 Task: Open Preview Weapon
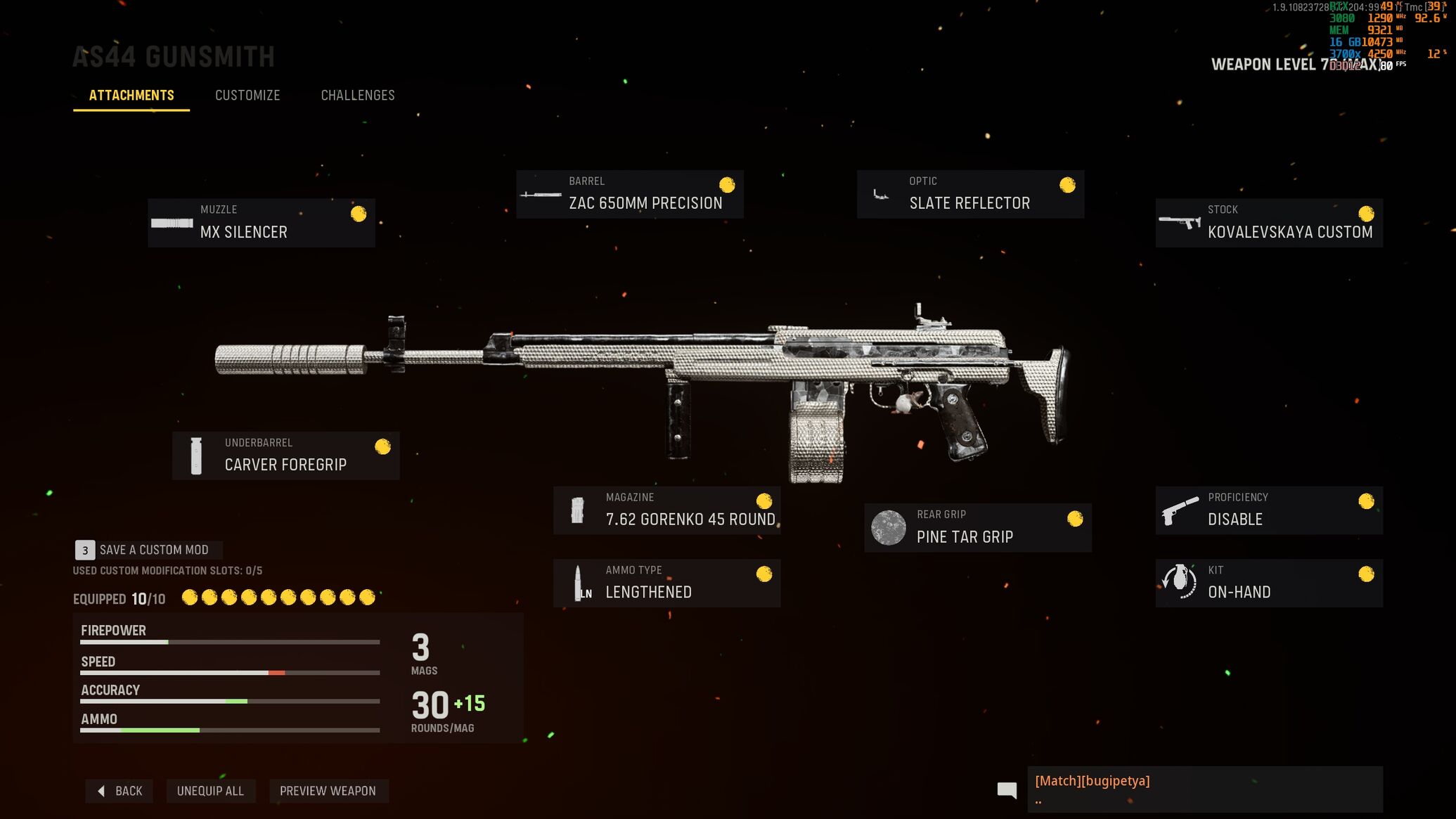tap(328, 791)
